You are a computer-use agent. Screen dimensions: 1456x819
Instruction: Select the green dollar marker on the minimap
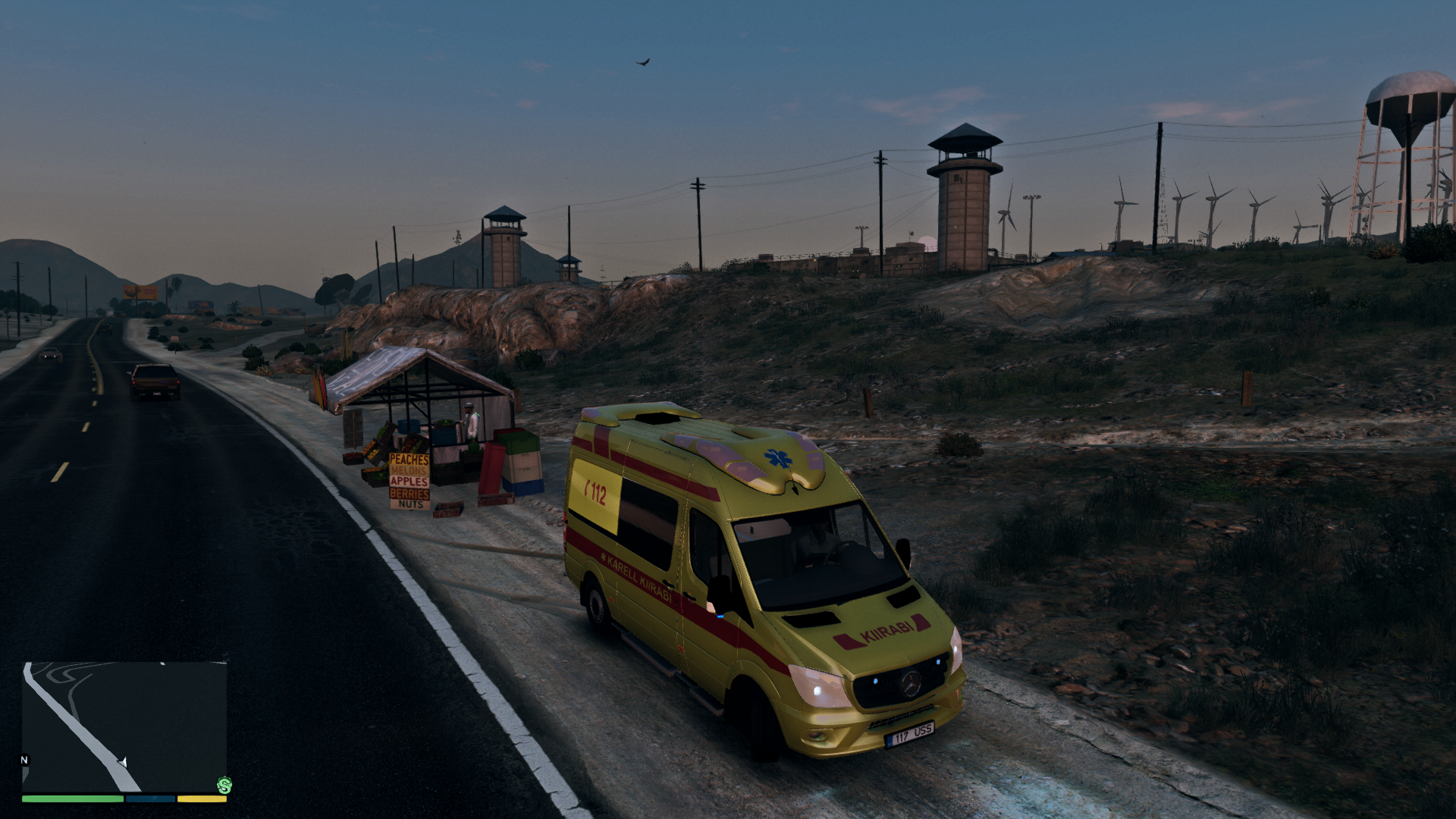point(224,785)
